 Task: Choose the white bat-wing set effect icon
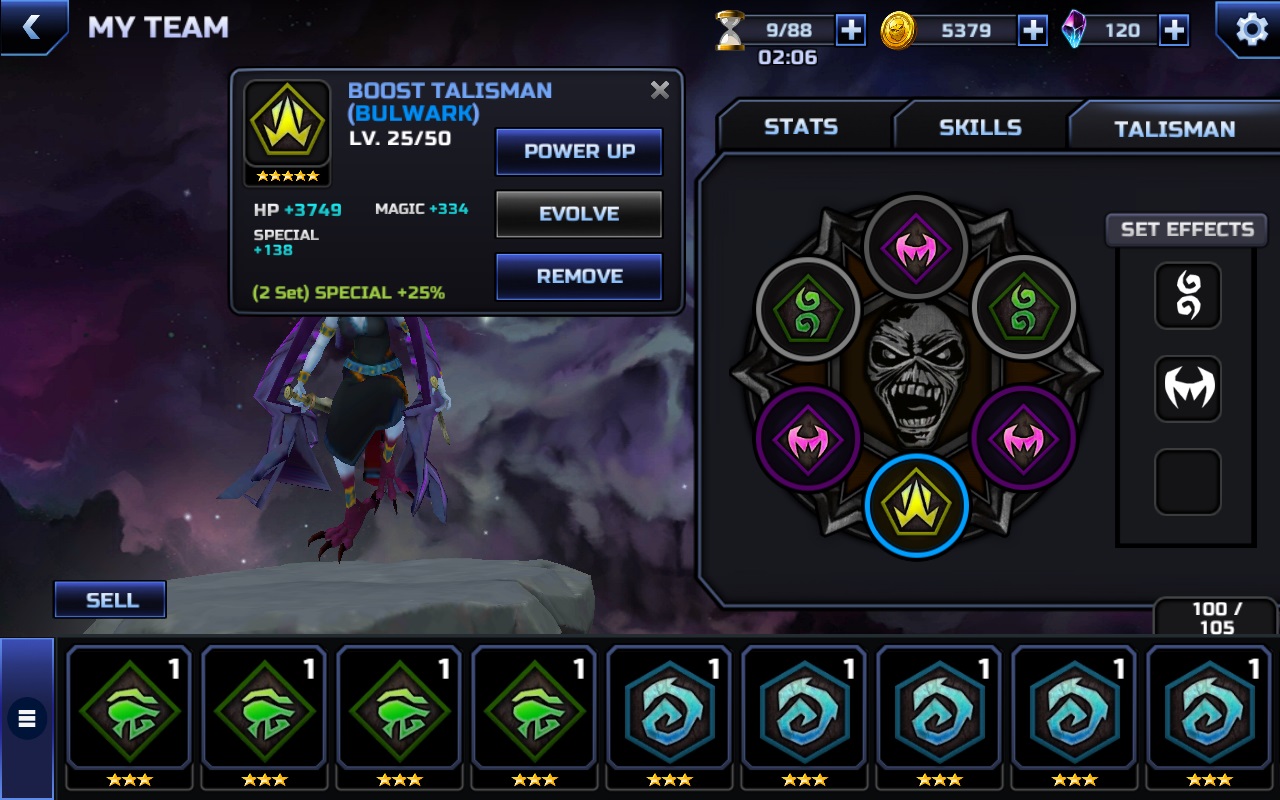[1188, 388]
